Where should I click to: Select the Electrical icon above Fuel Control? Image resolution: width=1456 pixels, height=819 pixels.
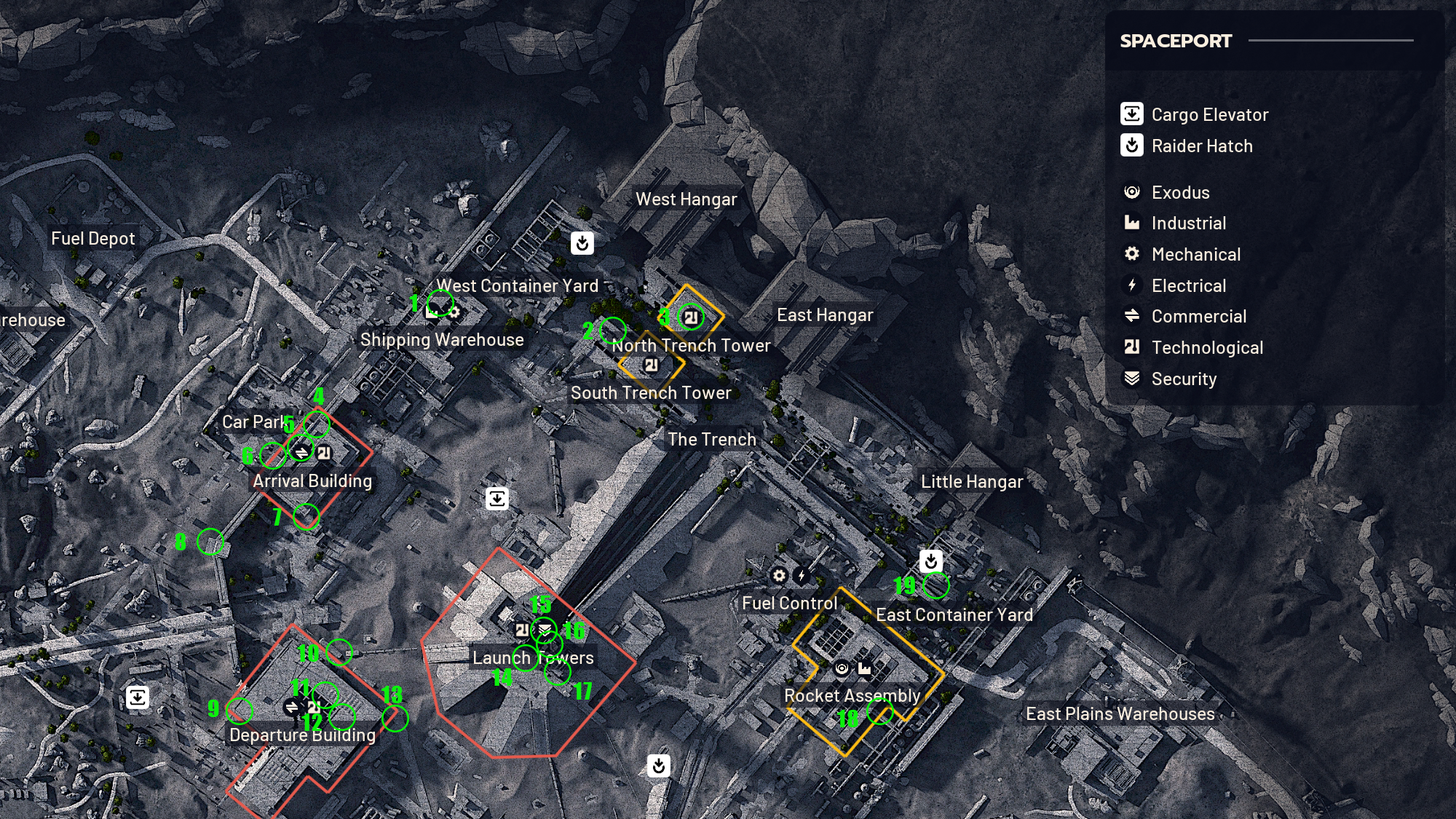[802, 574]
